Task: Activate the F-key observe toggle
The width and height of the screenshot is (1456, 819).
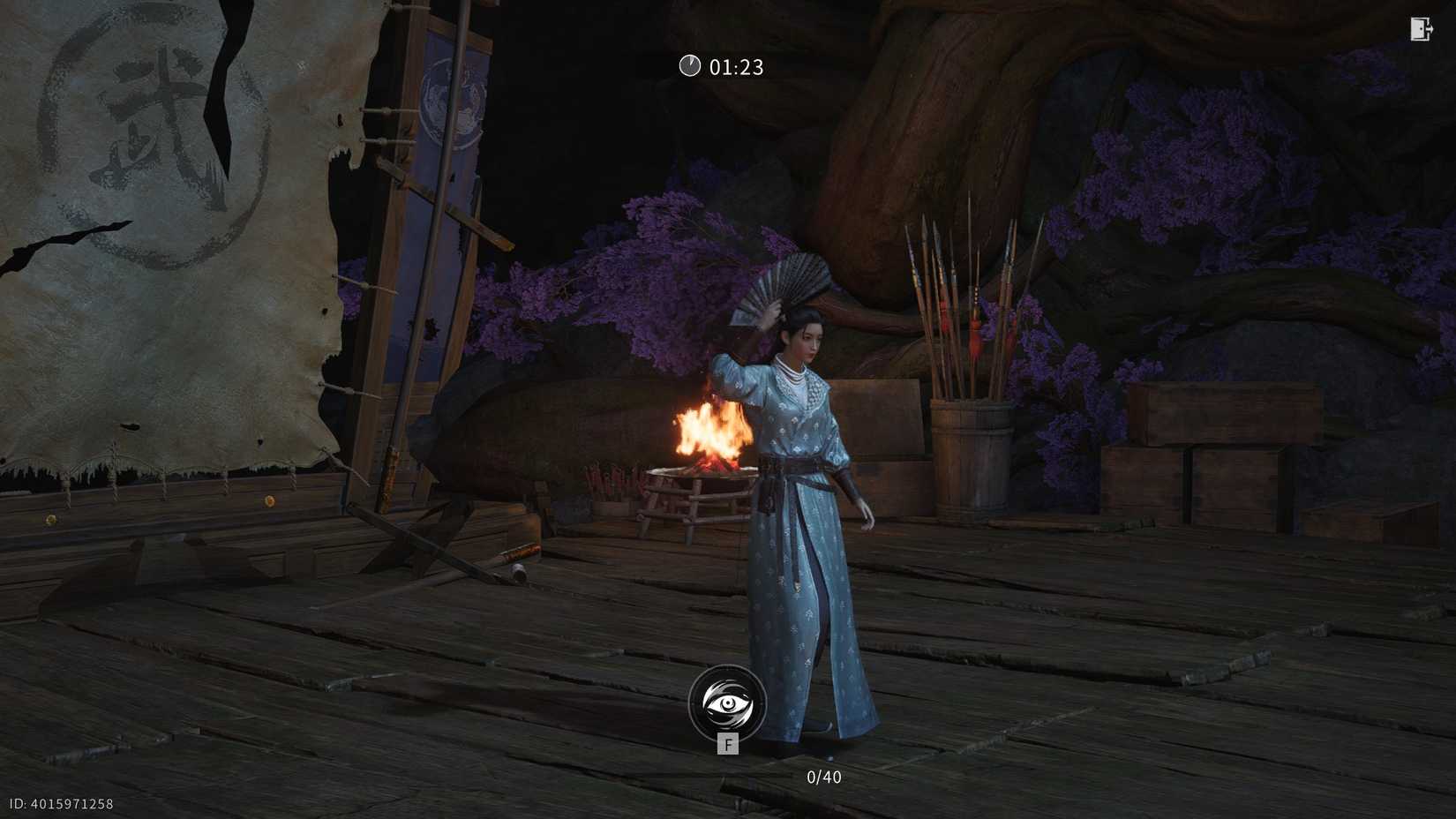Action: coord(728,744)
